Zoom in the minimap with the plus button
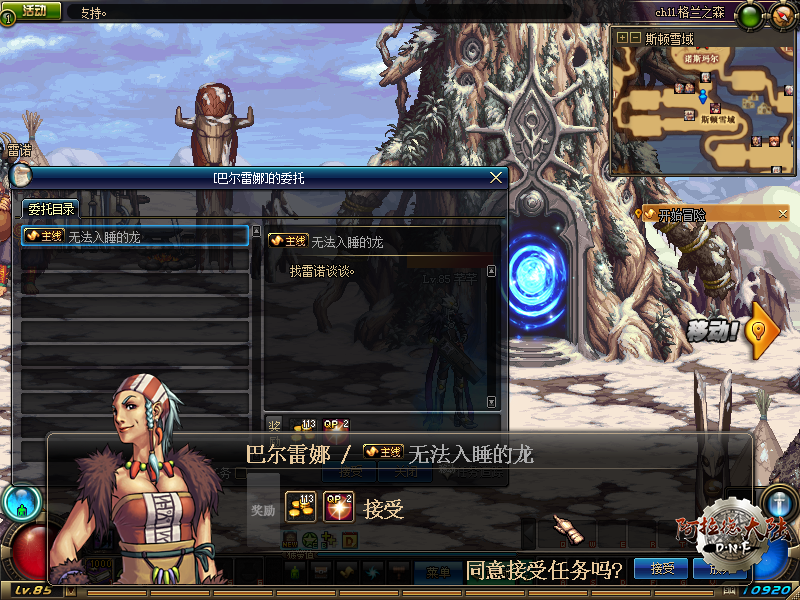Image resolution: width=800 pixels, height=600 pixels. 622,38
